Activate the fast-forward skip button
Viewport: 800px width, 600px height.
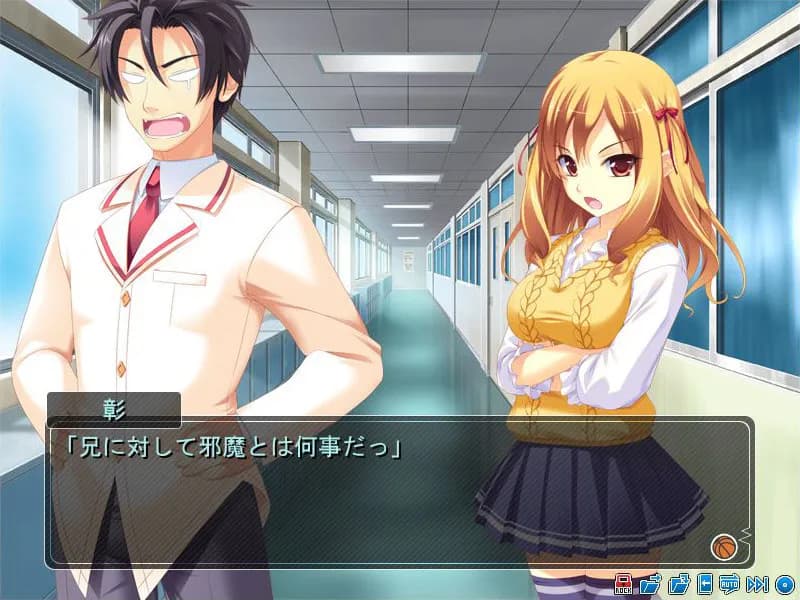pos(757,584)
